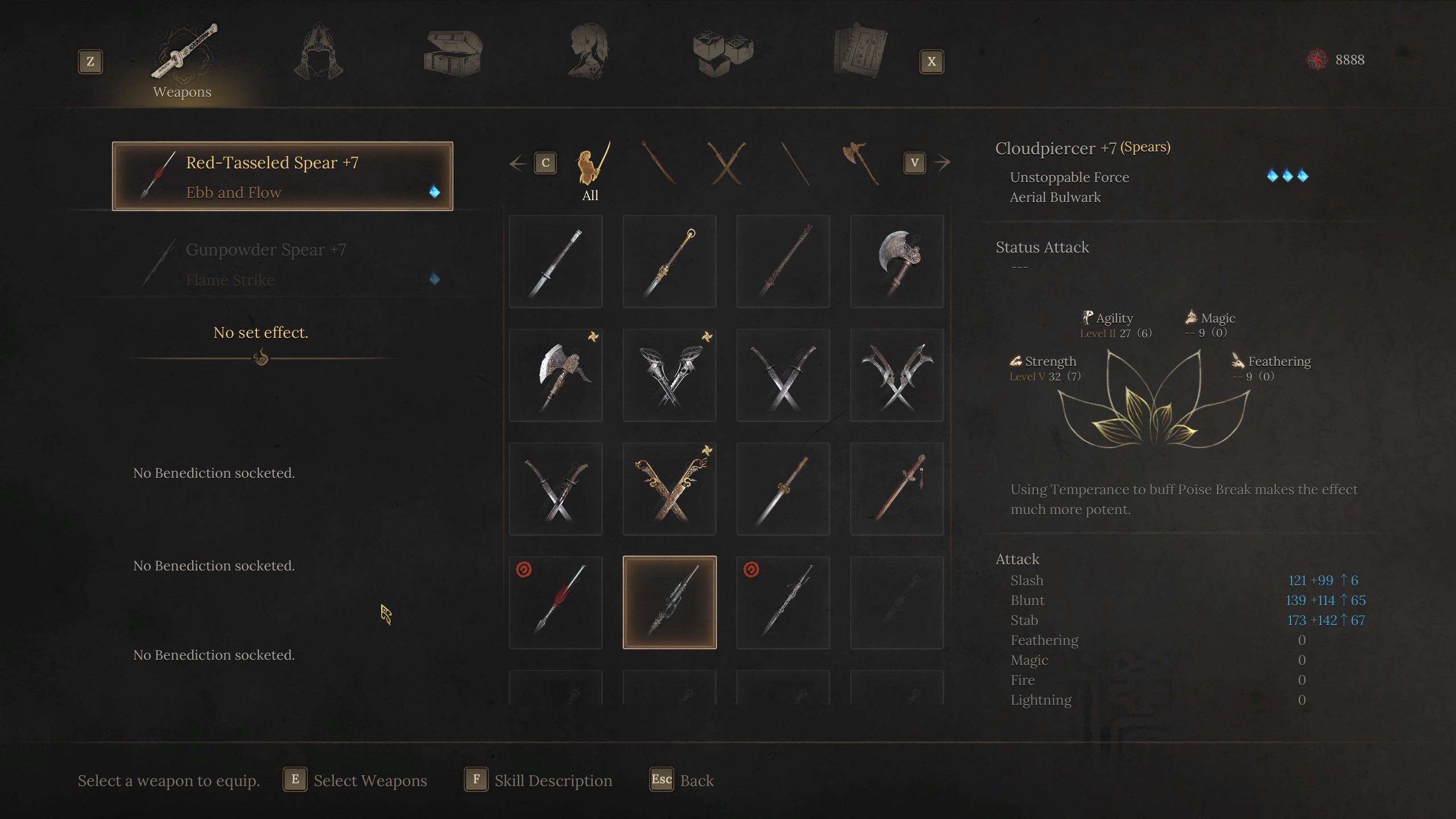The image size is (1456, 819).
Task: Open the Weapons tab
Action: pos(183,60)
